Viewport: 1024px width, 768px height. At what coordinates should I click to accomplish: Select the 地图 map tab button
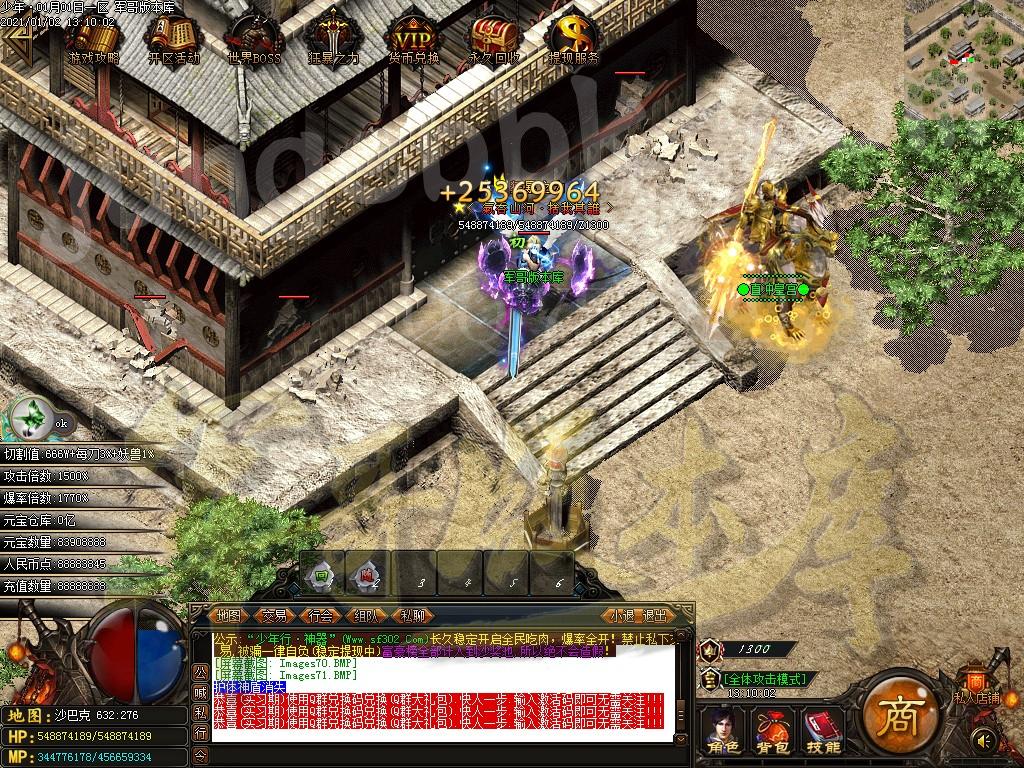[229, 616]
